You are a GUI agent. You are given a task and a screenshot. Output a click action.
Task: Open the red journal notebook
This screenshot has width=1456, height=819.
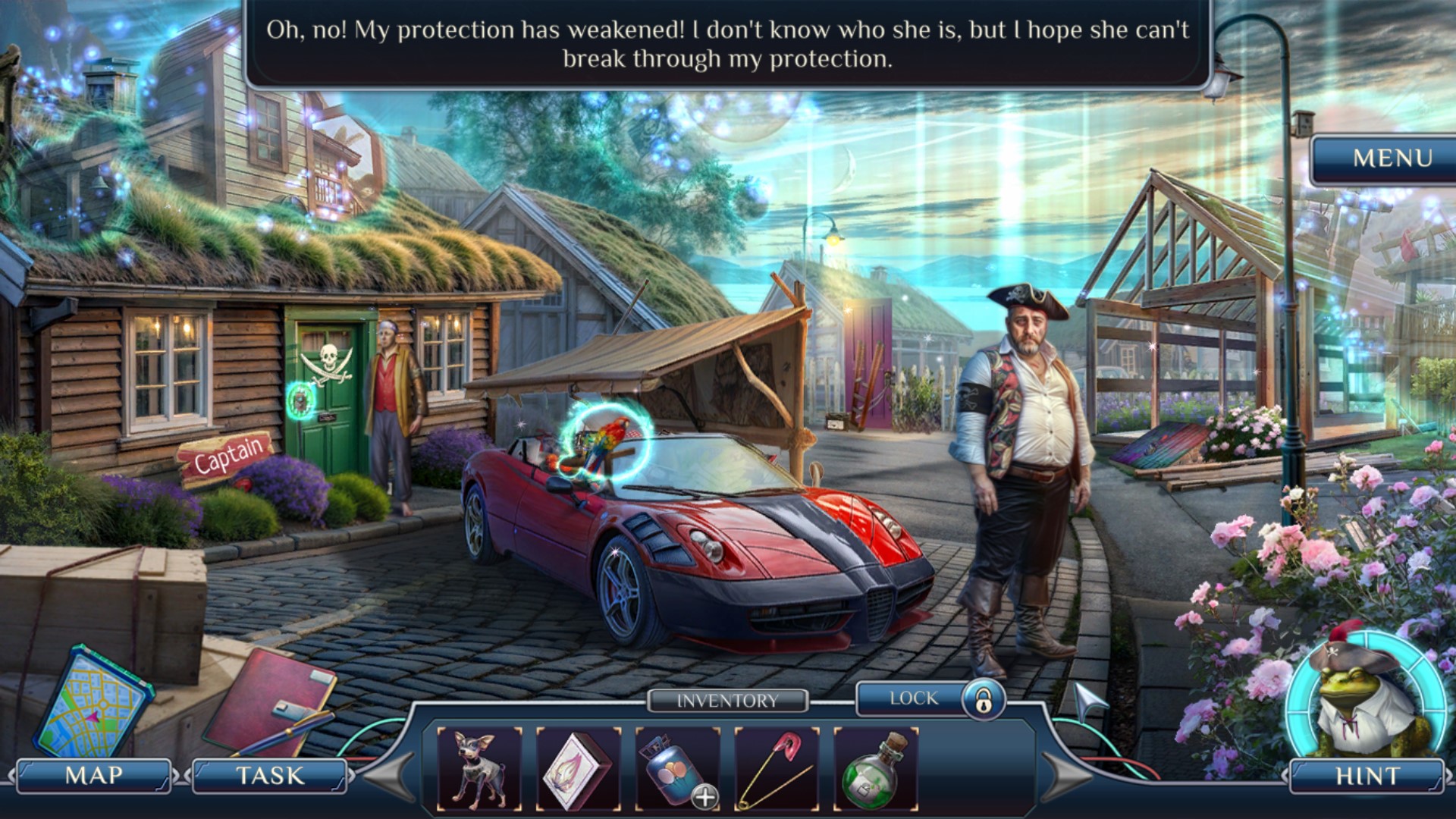[x=269, y=701]
